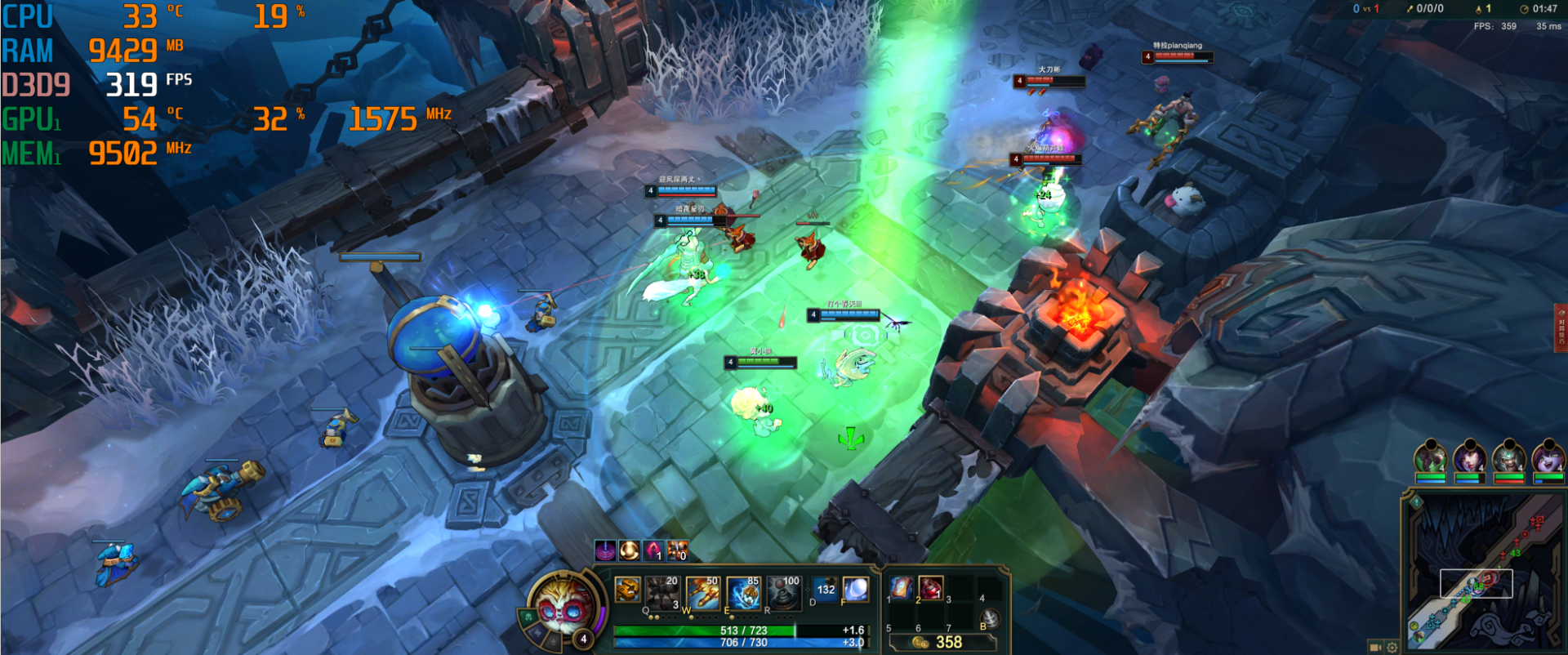This screenshot has height=655, width=1568.
Task: Cast the snowball summoner spell on F
Action: click(855, 589)
